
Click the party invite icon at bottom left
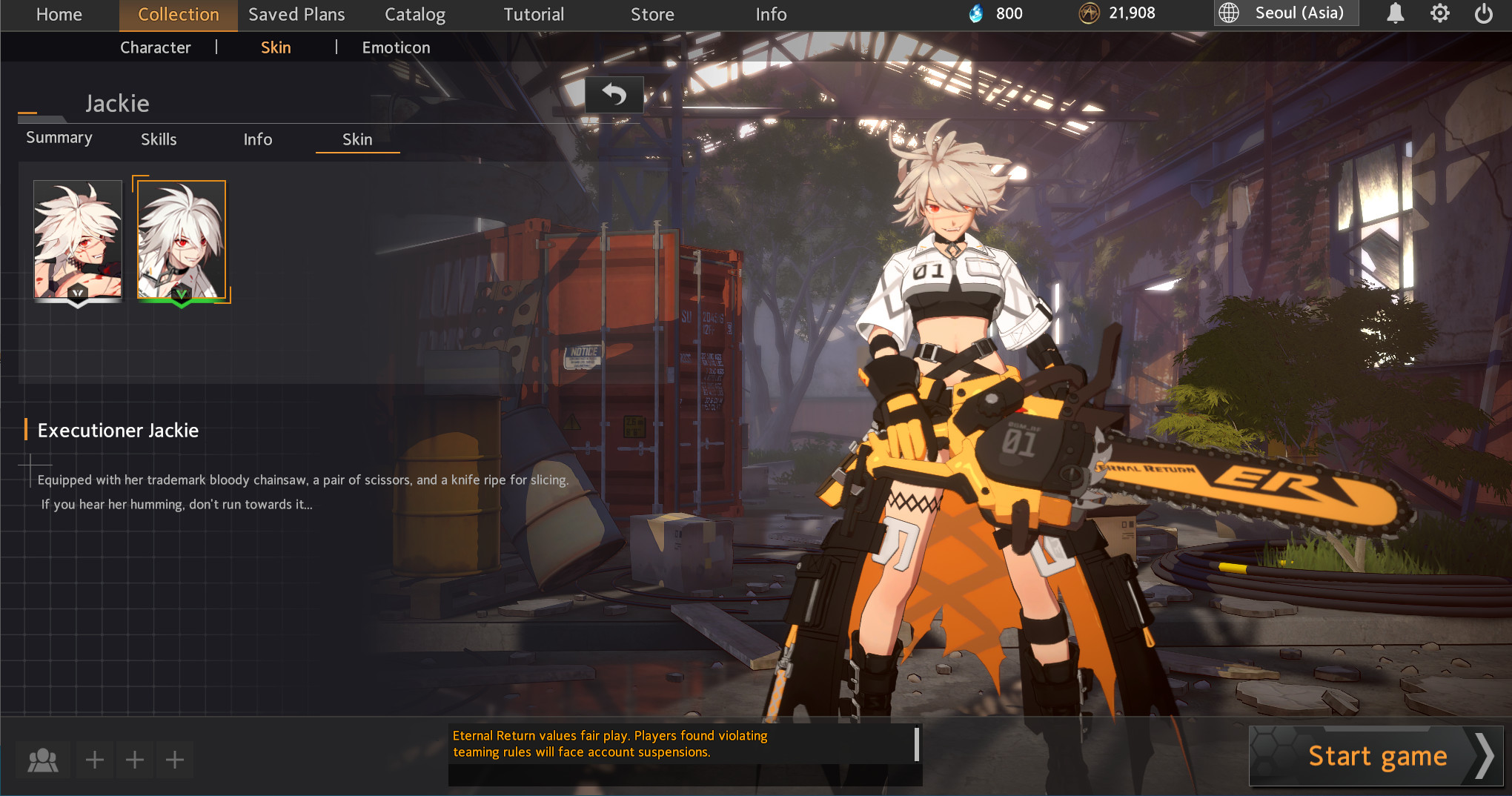click(x=43, y=759)
